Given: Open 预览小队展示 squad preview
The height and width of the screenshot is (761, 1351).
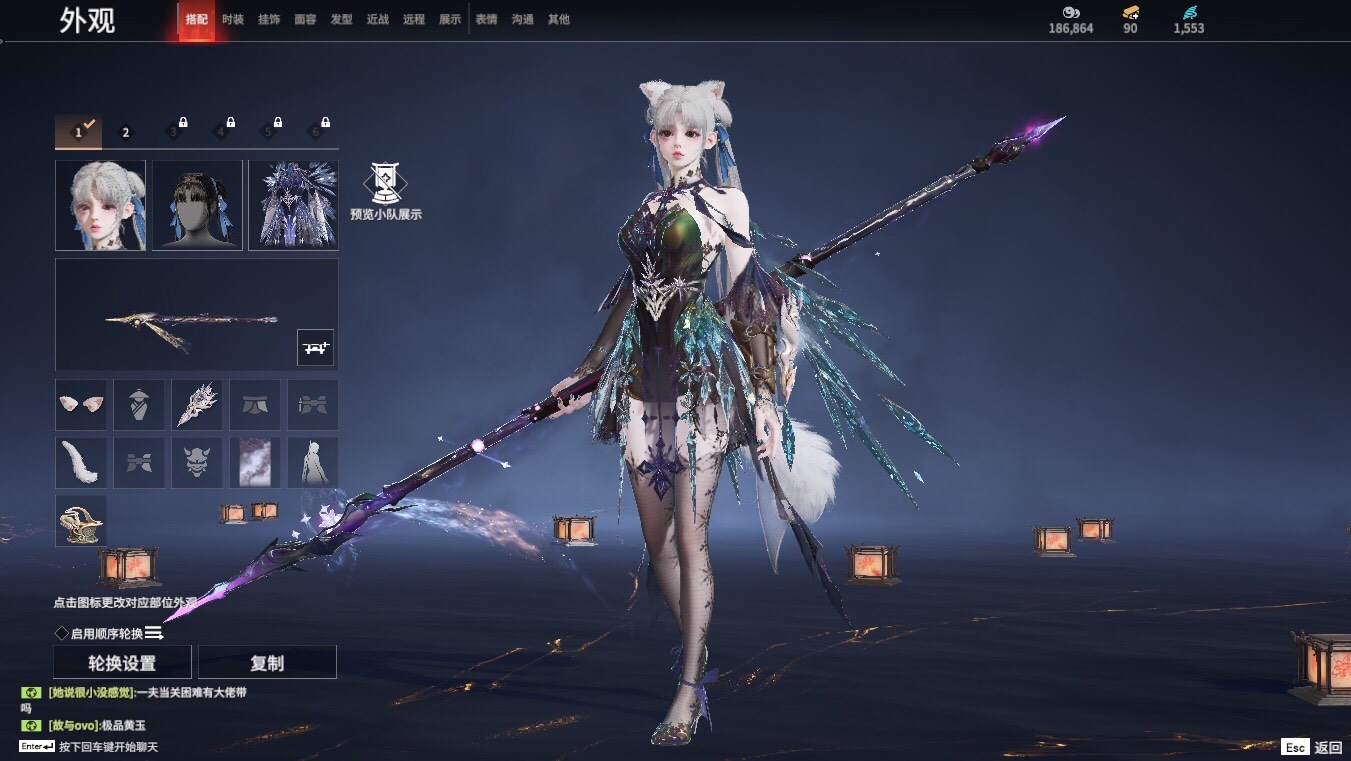Looking at the screenshot, I should (385, 192).
